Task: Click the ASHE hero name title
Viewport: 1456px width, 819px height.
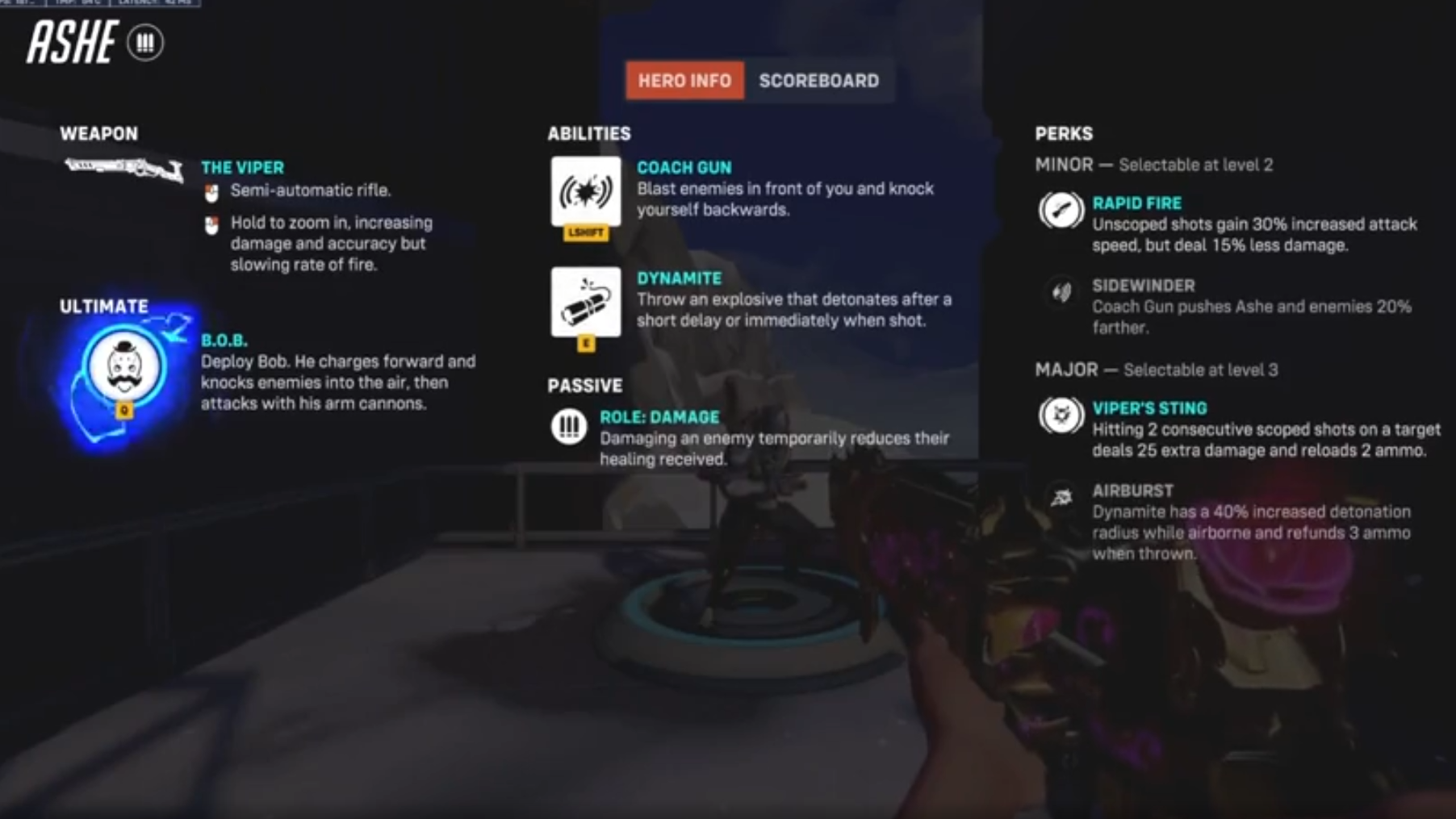Action: [x=73, y=43]
